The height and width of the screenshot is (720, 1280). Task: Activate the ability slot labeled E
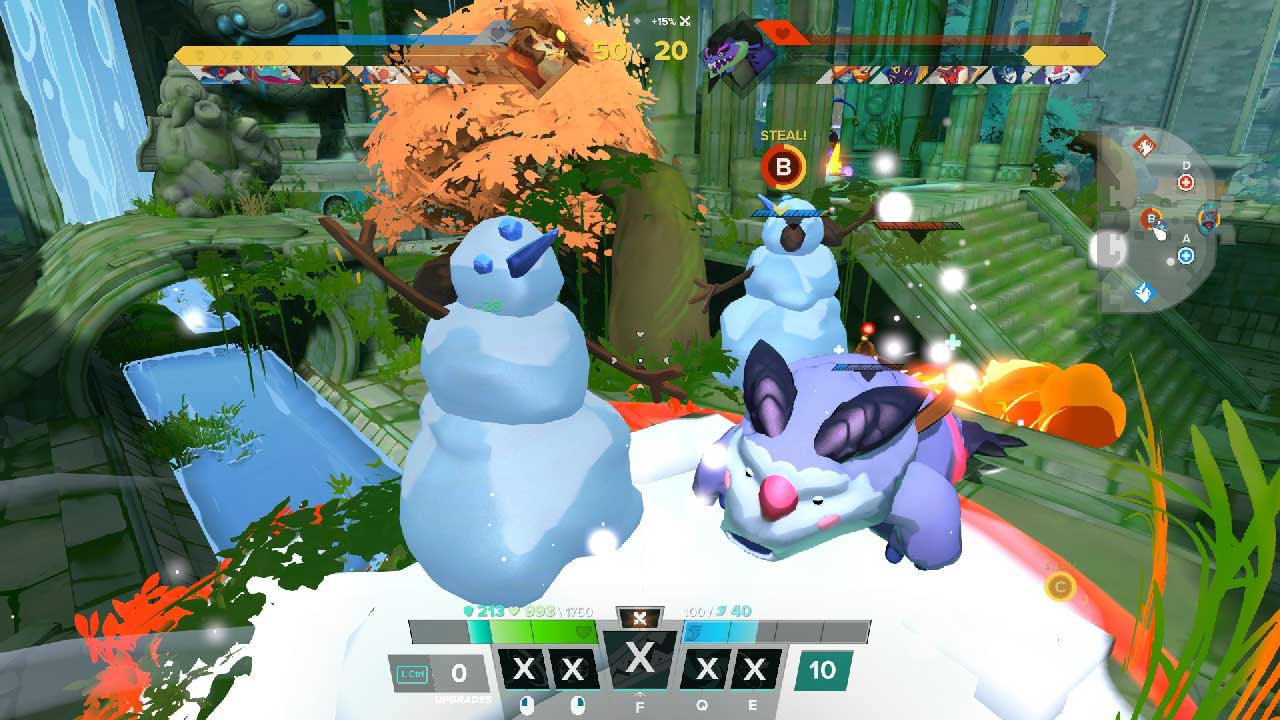coord(755,670)
